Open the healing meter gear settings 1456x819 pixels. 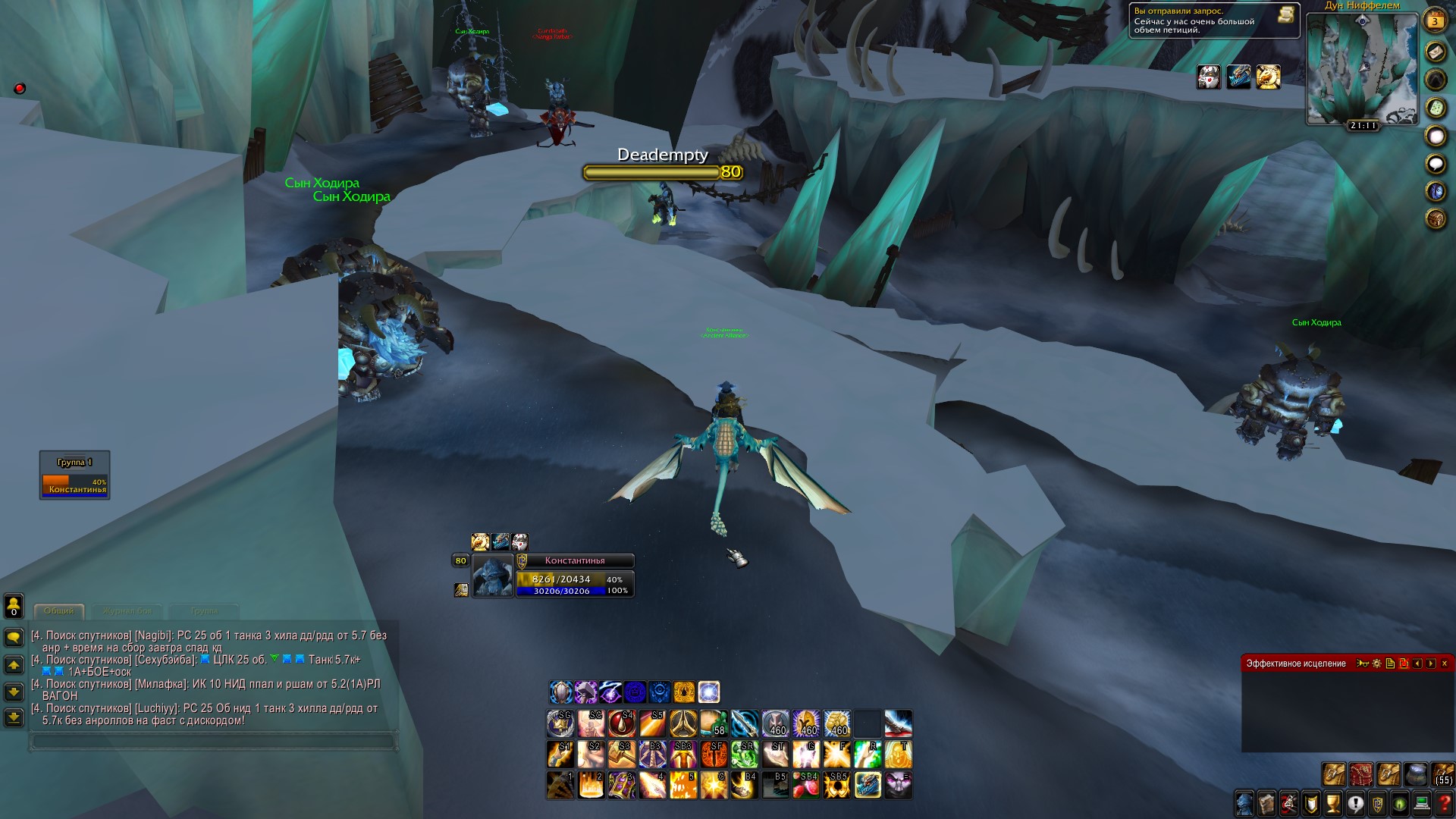(1377, 664)
